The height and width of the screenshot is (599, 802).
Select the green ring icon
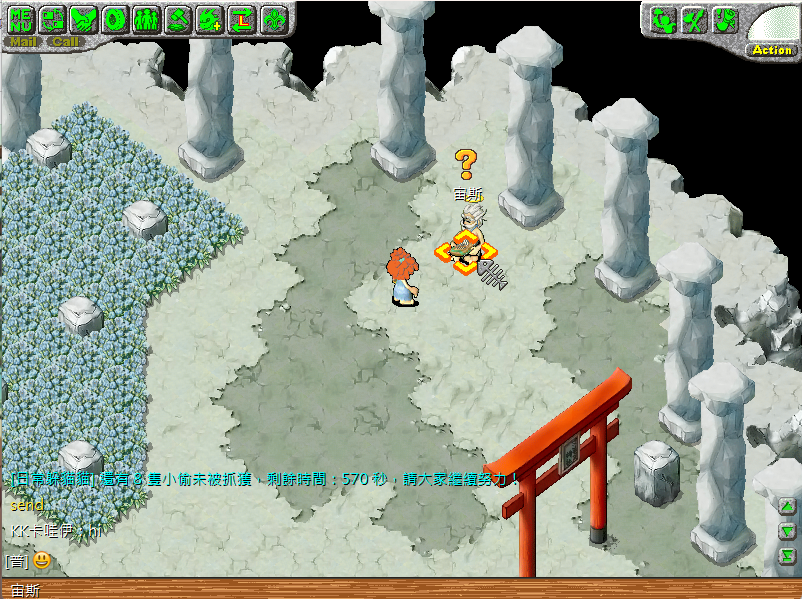pyautogui.click(x=114, y=19)
